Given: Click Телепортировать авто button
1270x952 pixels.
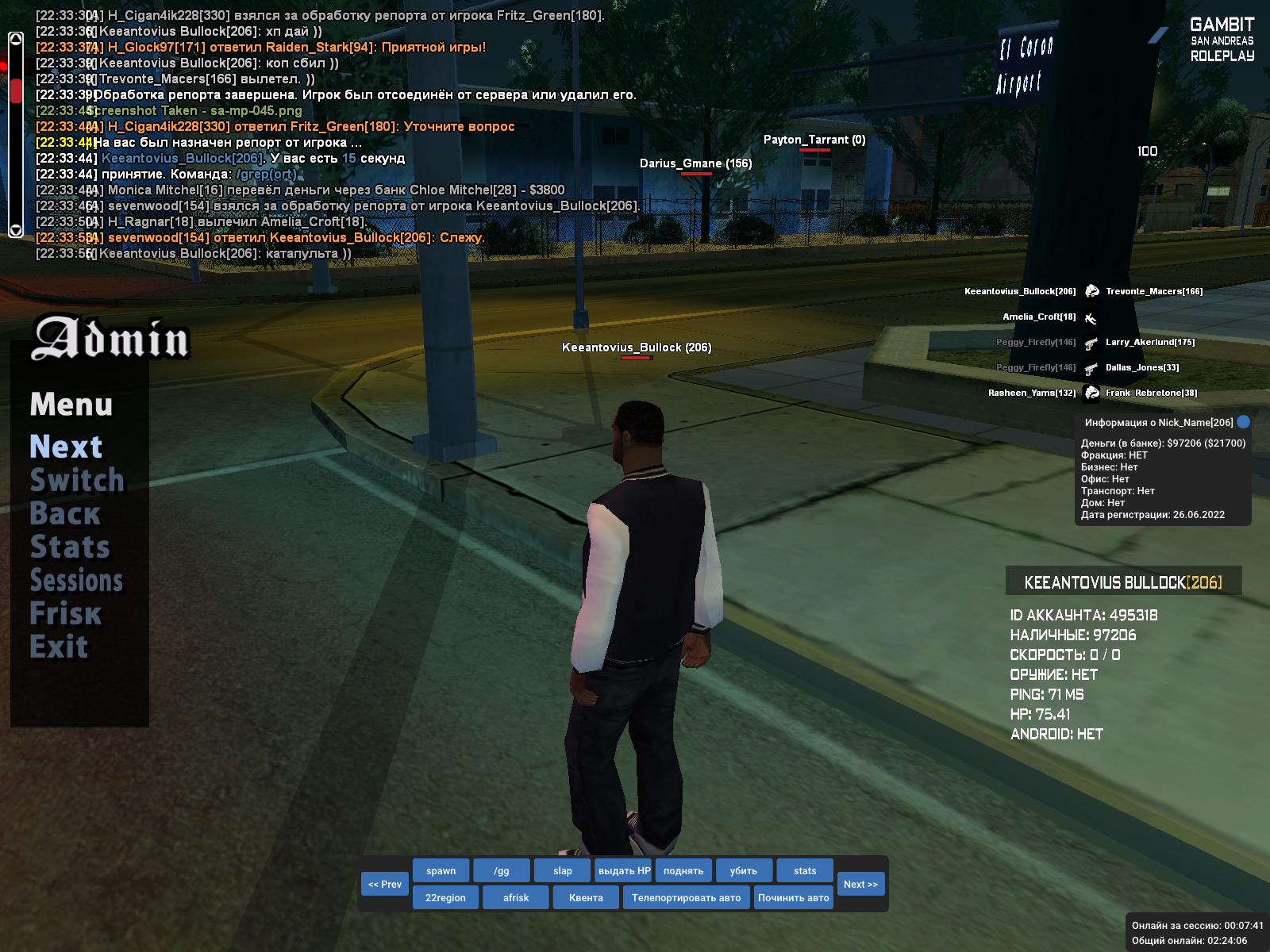Looking at the screenshot, I should [x=686, y=898].
